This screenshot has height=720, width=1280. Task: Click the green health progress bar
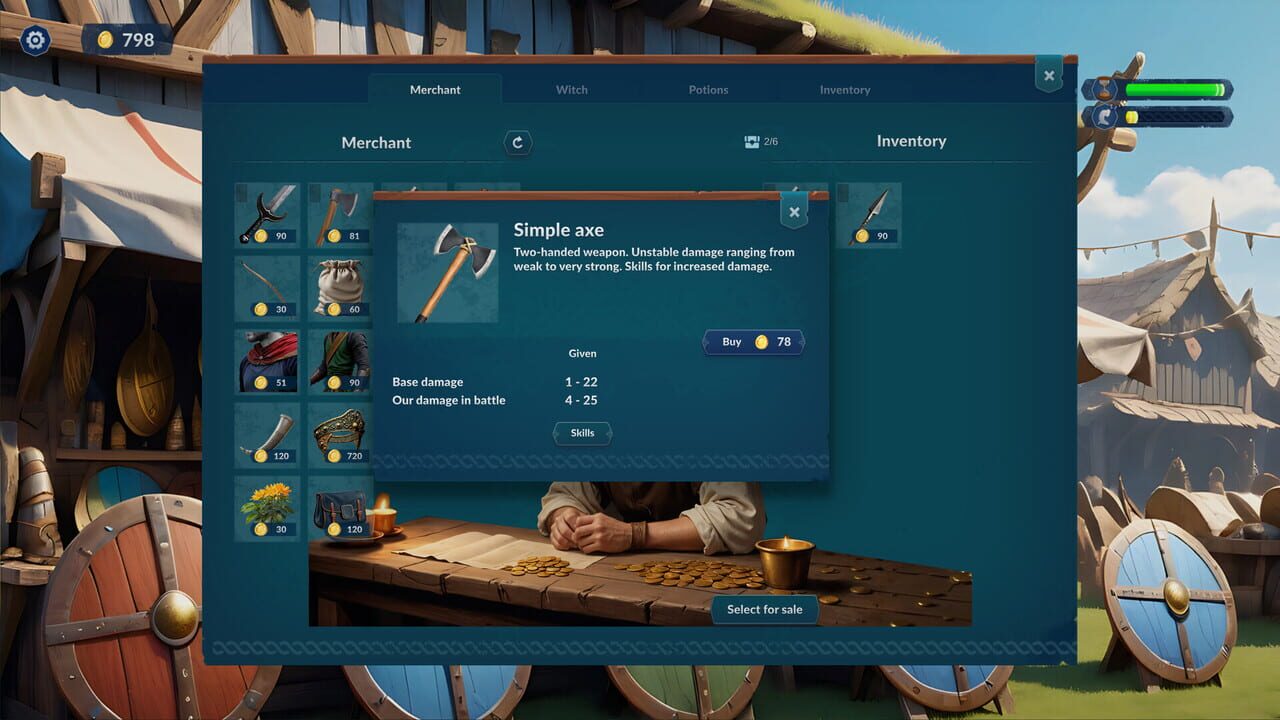tap(1175, 88)
